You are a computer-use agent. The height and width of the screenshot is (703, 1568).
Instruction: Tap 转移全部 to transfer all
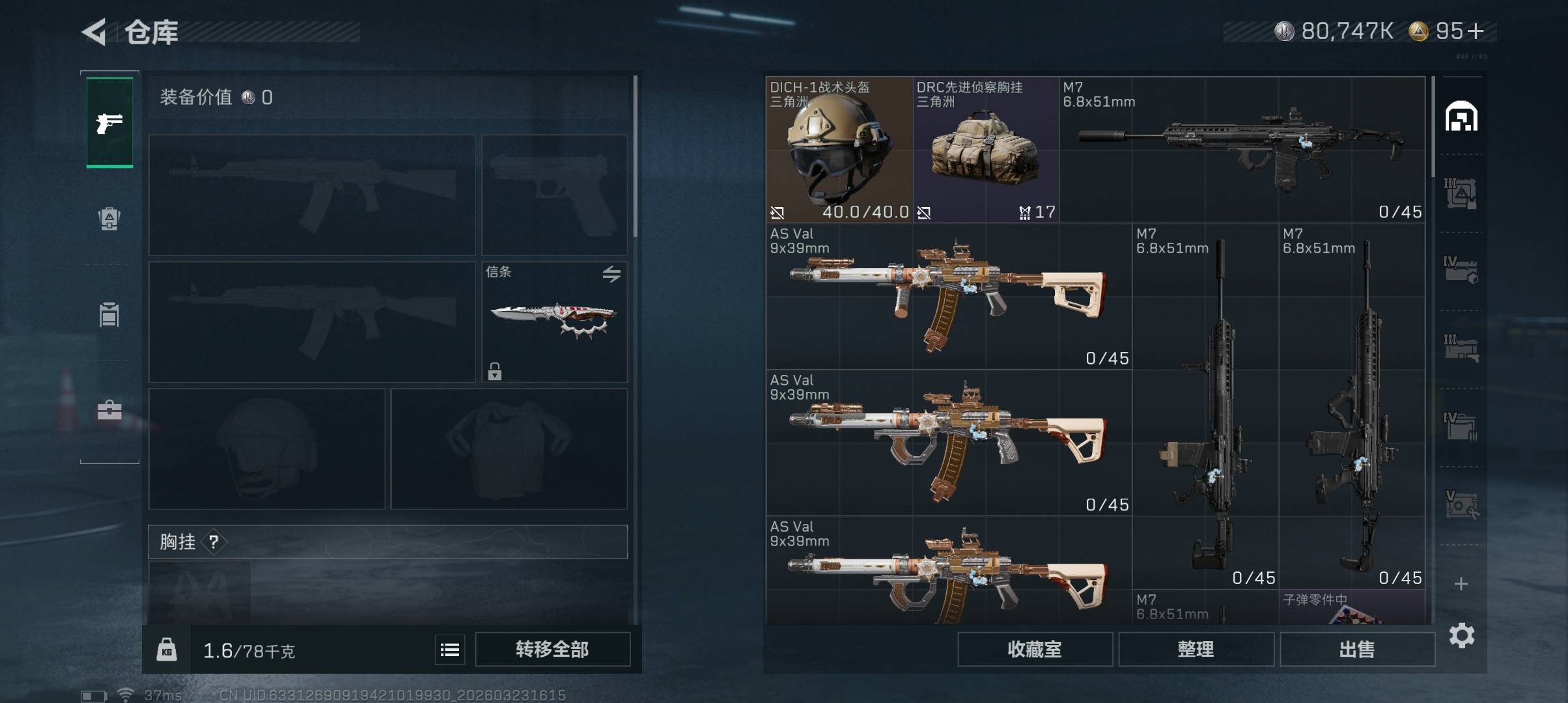click(552, 649)
